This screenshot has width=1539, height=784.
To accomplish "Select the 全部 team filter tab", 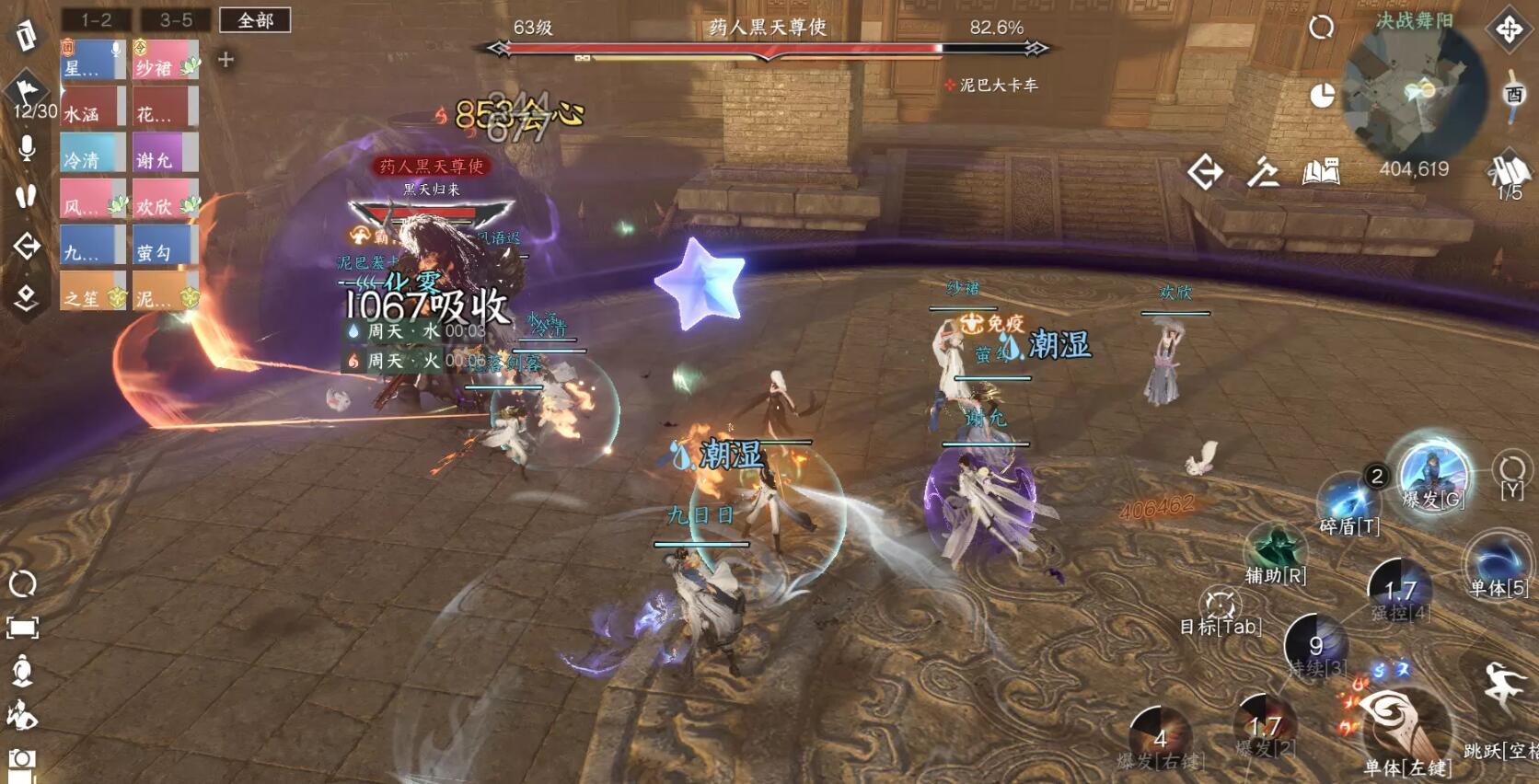I will point(255,20).
